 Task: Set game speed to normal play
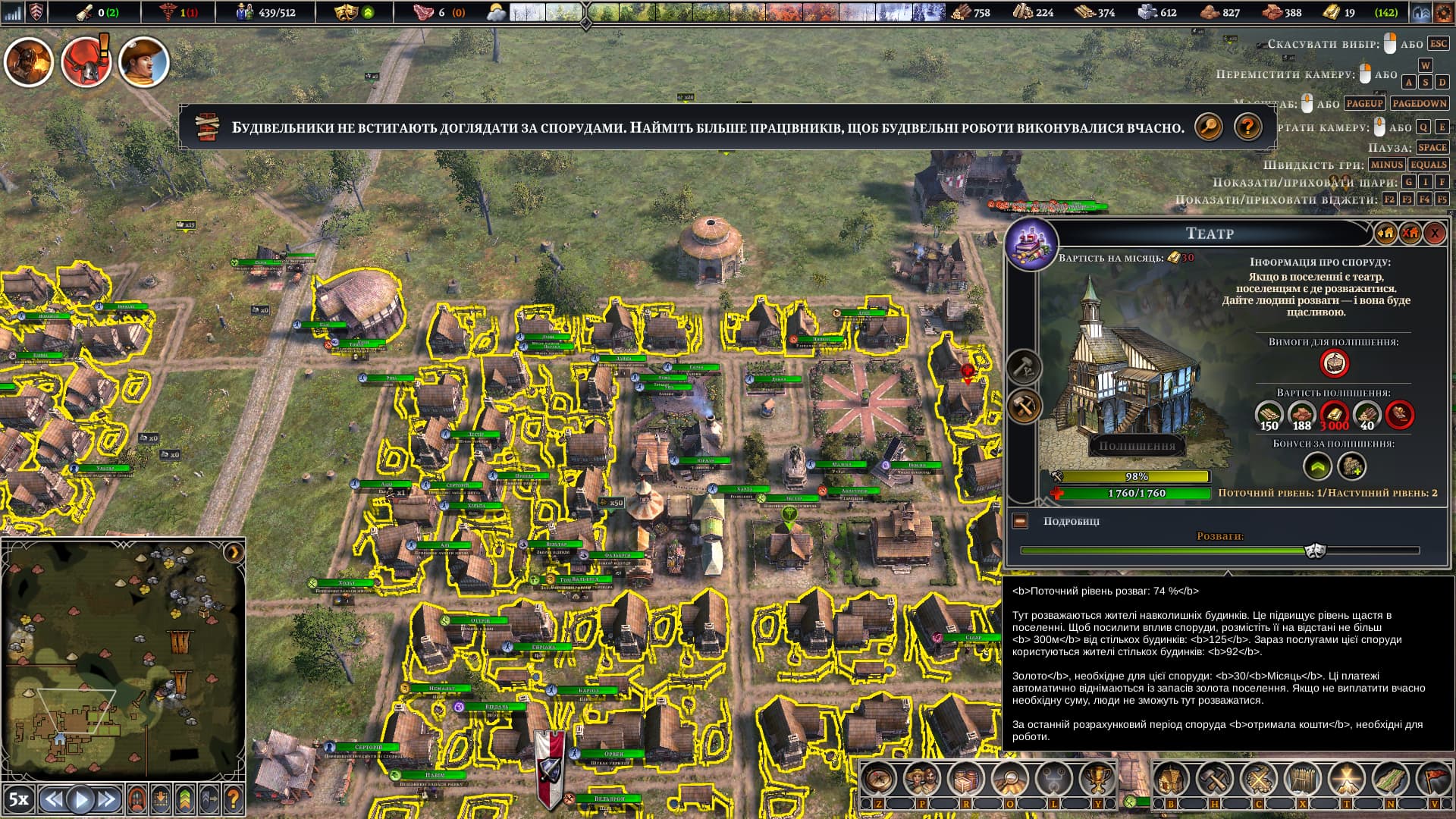tap(80, 799)
